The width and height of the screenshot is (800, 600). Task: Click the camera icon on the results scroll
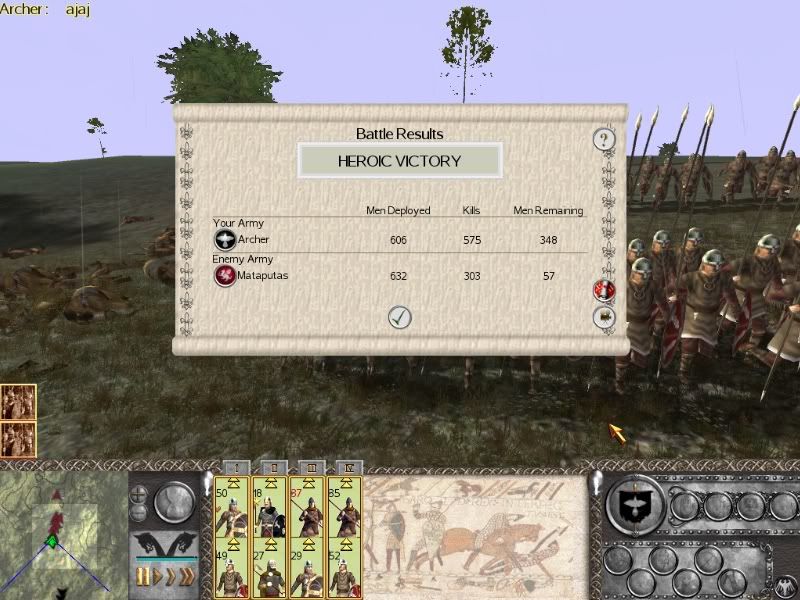tap(604, 317)
